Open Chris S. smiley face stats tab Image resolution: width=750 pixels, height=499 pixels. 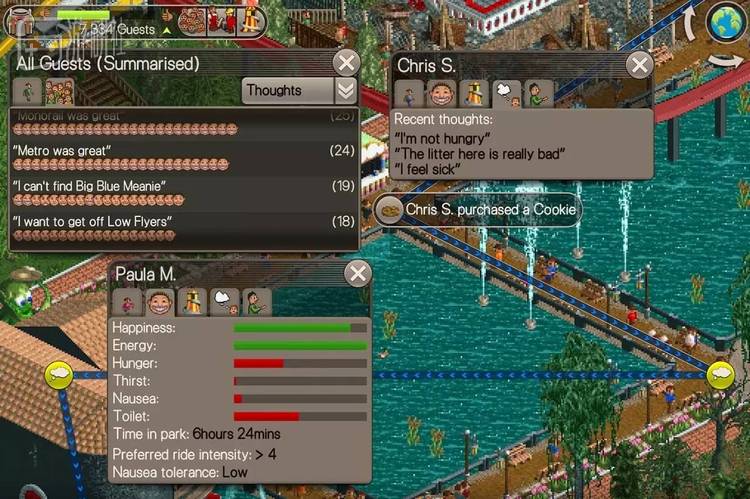click(443, 95)
